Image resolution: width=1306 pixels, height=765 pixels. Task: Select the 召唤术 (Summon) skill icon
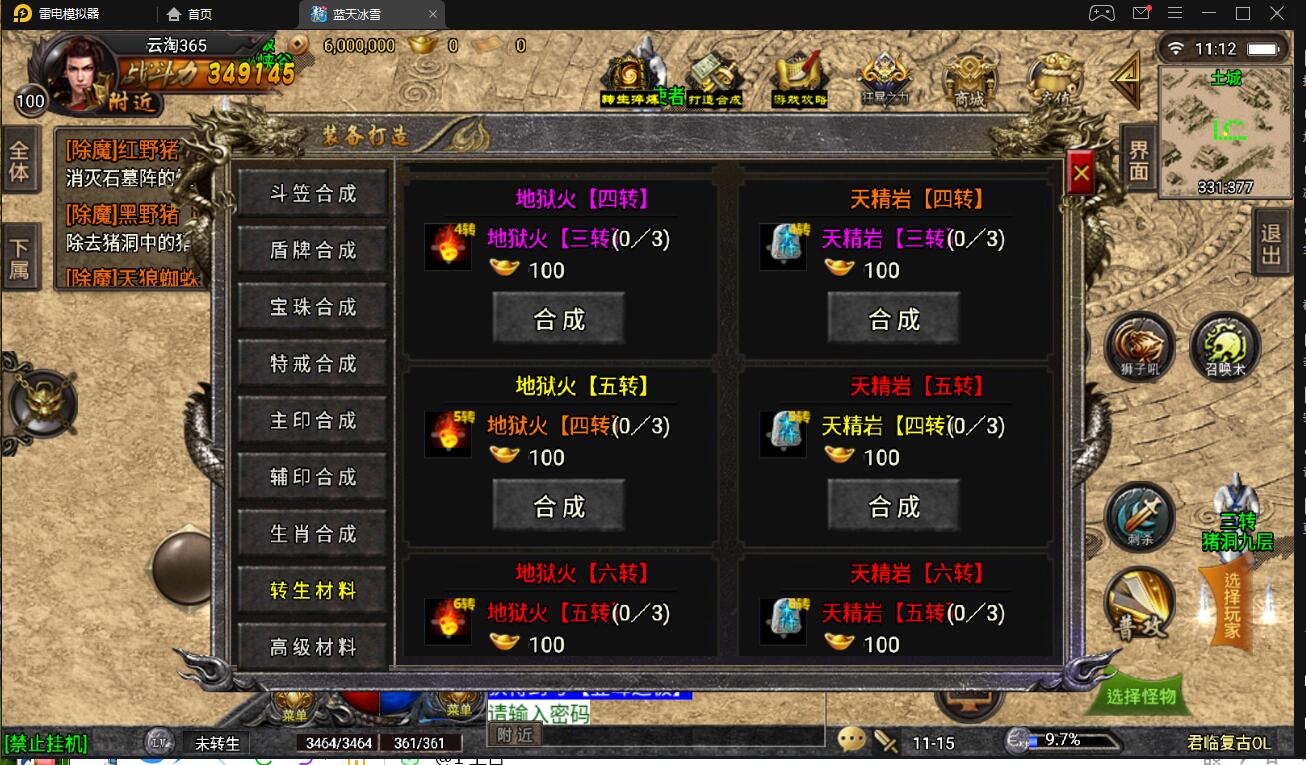tap(1224, 348)
